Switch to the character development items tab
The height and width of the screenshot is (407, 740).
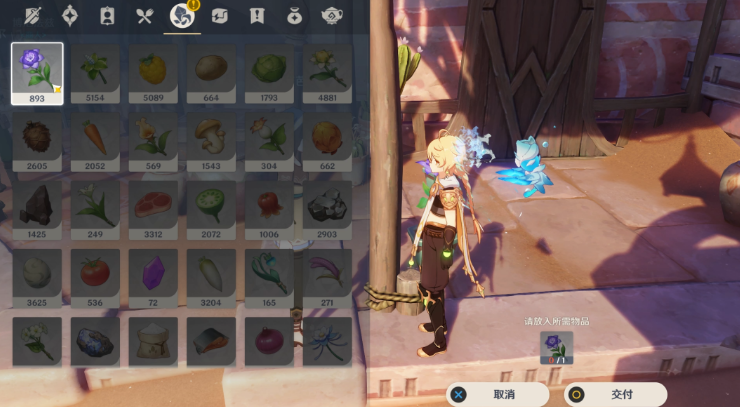[107, 16]
